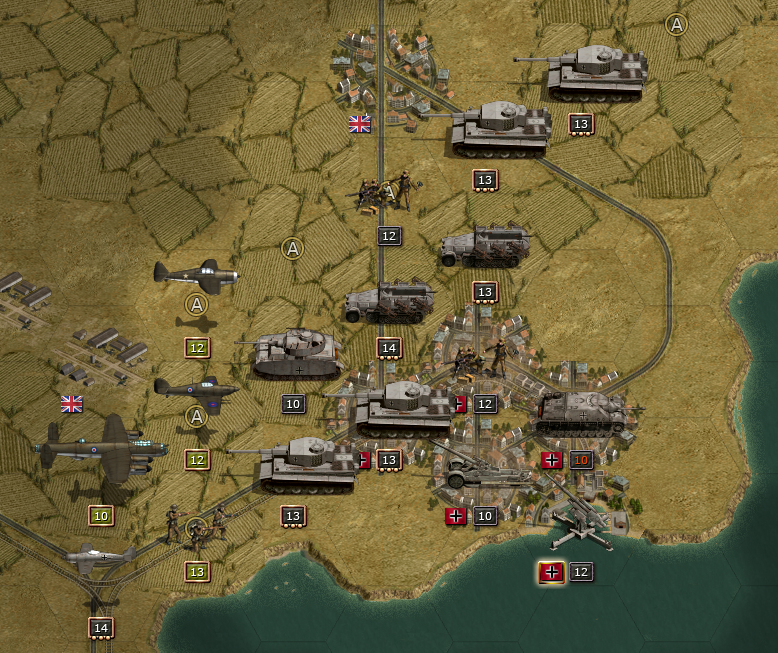Image resolution: width=778 pixels, height=653 pixels.
Task: Select the half-track with strength 13
Action: pyautogui.click(x=484, y=247)
